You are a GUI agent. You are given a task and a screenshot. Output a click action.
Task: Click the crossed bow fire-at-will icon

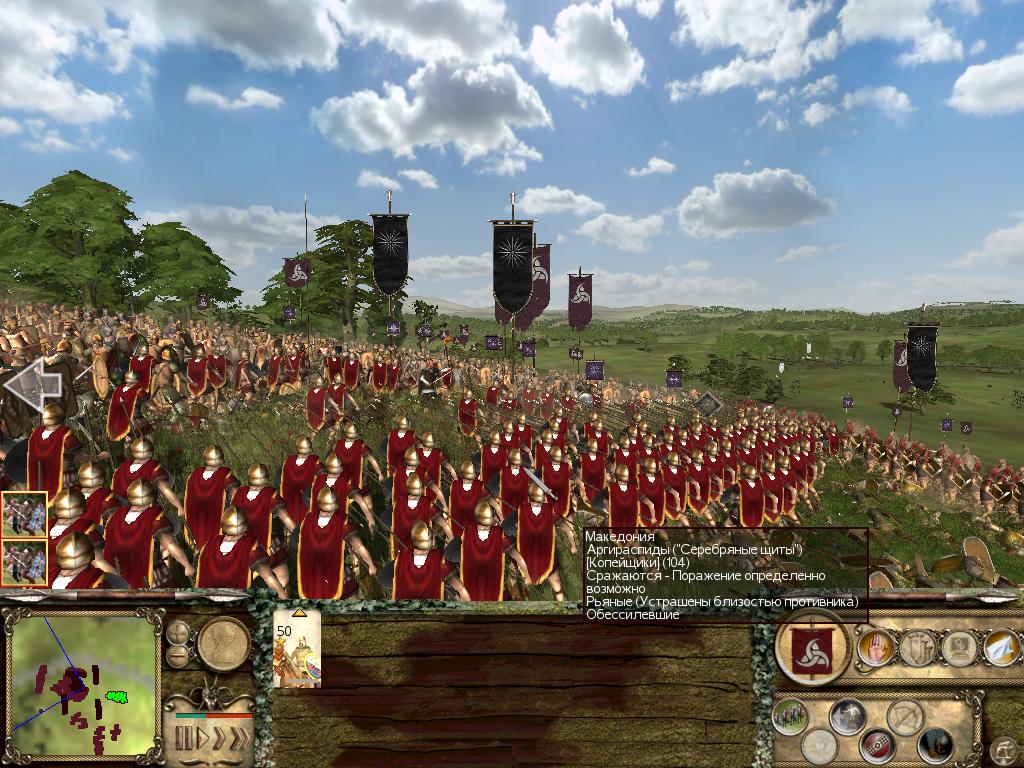(906, 715)
